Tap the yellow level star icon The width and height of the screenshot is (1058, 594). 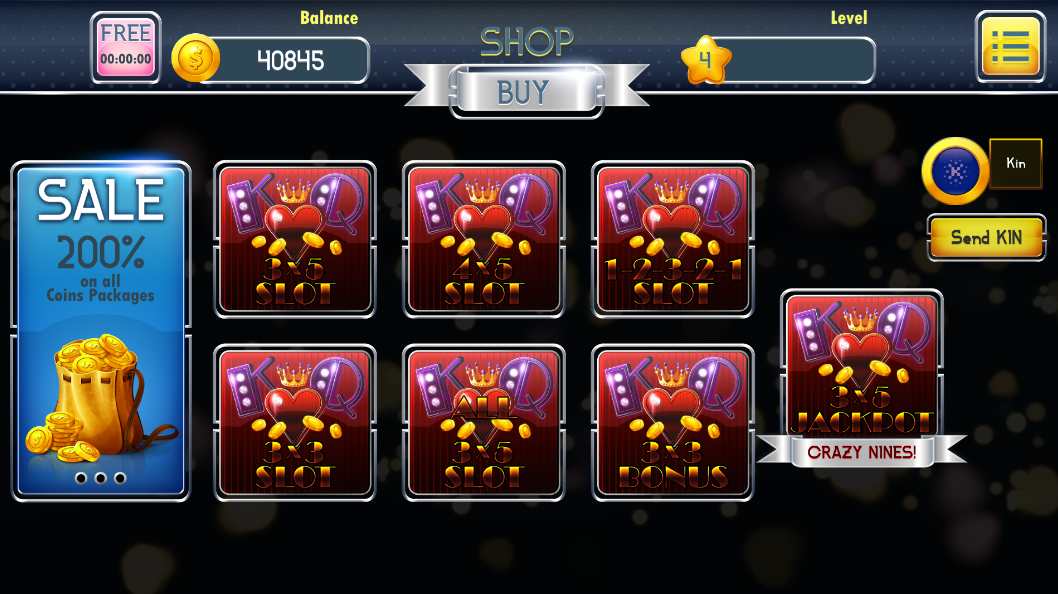[x=705, y=61]
